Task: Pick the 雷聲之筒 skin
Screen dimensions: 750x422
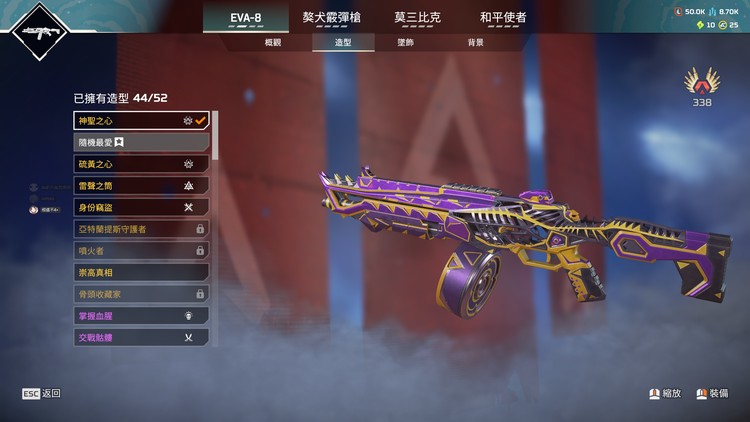Action: (x=141, y=186)
